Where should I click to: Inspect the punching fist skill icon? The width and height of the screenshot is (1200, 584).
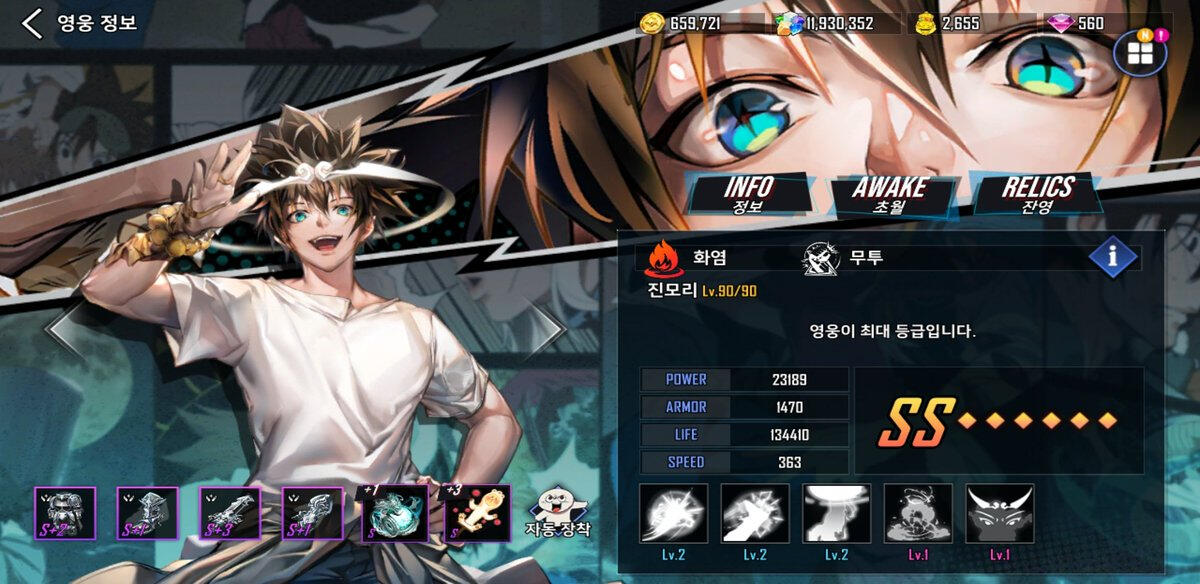coord(755,514)
